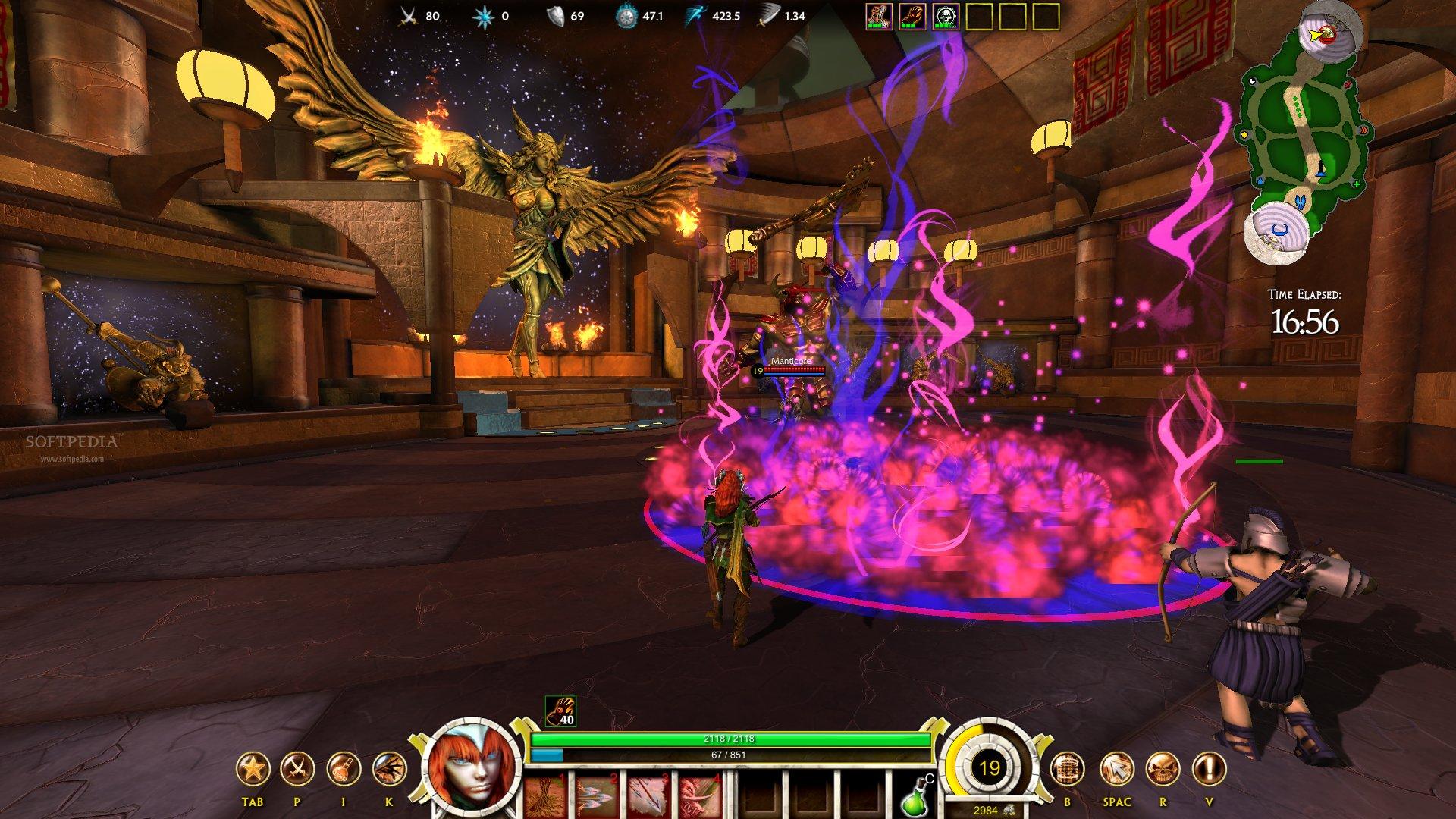Screen dimensions: 1456x819
Task: Click the skull item icon in the item bar
Action: point(946,17)
